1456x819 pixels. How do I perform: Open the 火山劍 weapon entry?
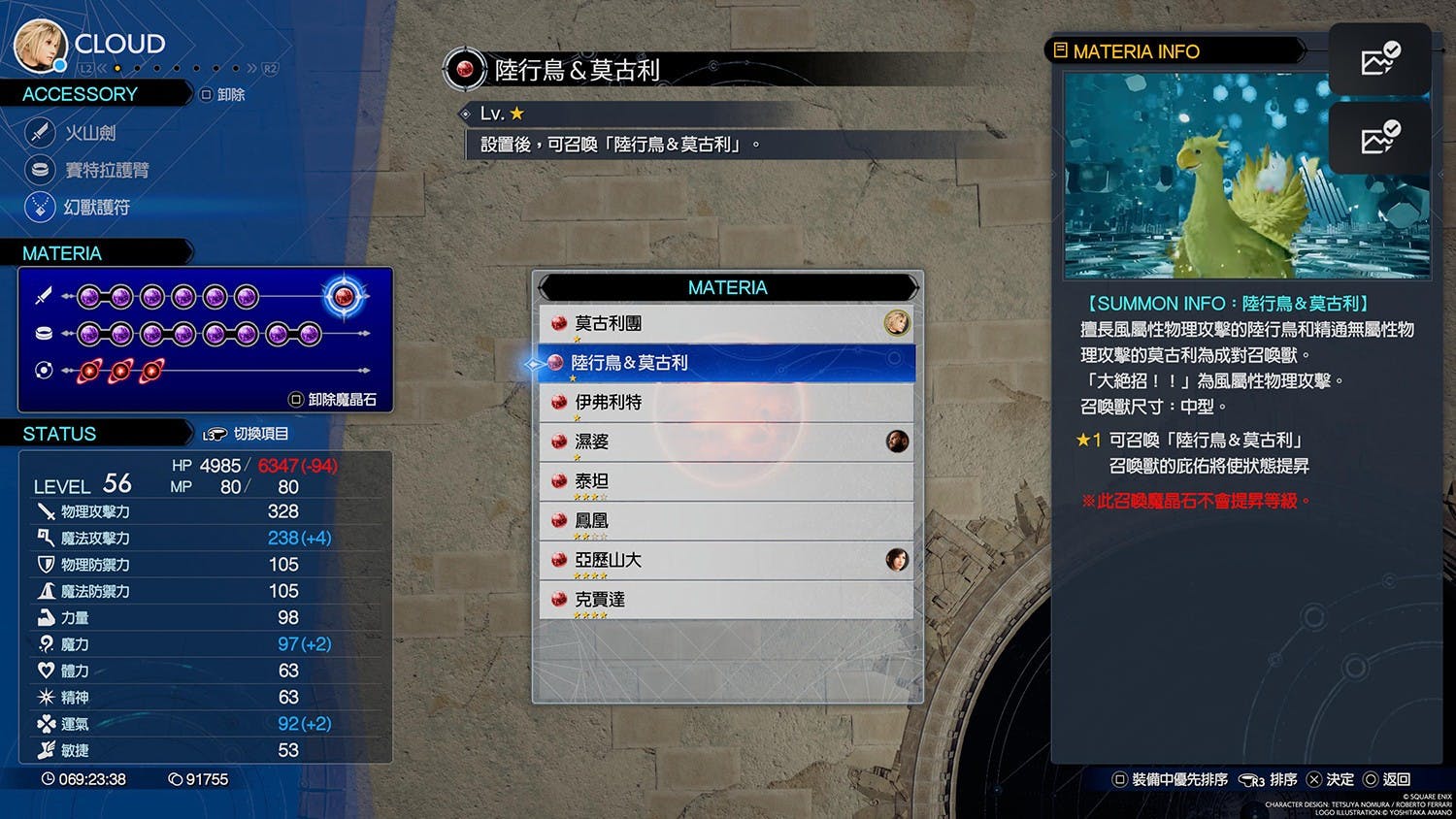89,132
